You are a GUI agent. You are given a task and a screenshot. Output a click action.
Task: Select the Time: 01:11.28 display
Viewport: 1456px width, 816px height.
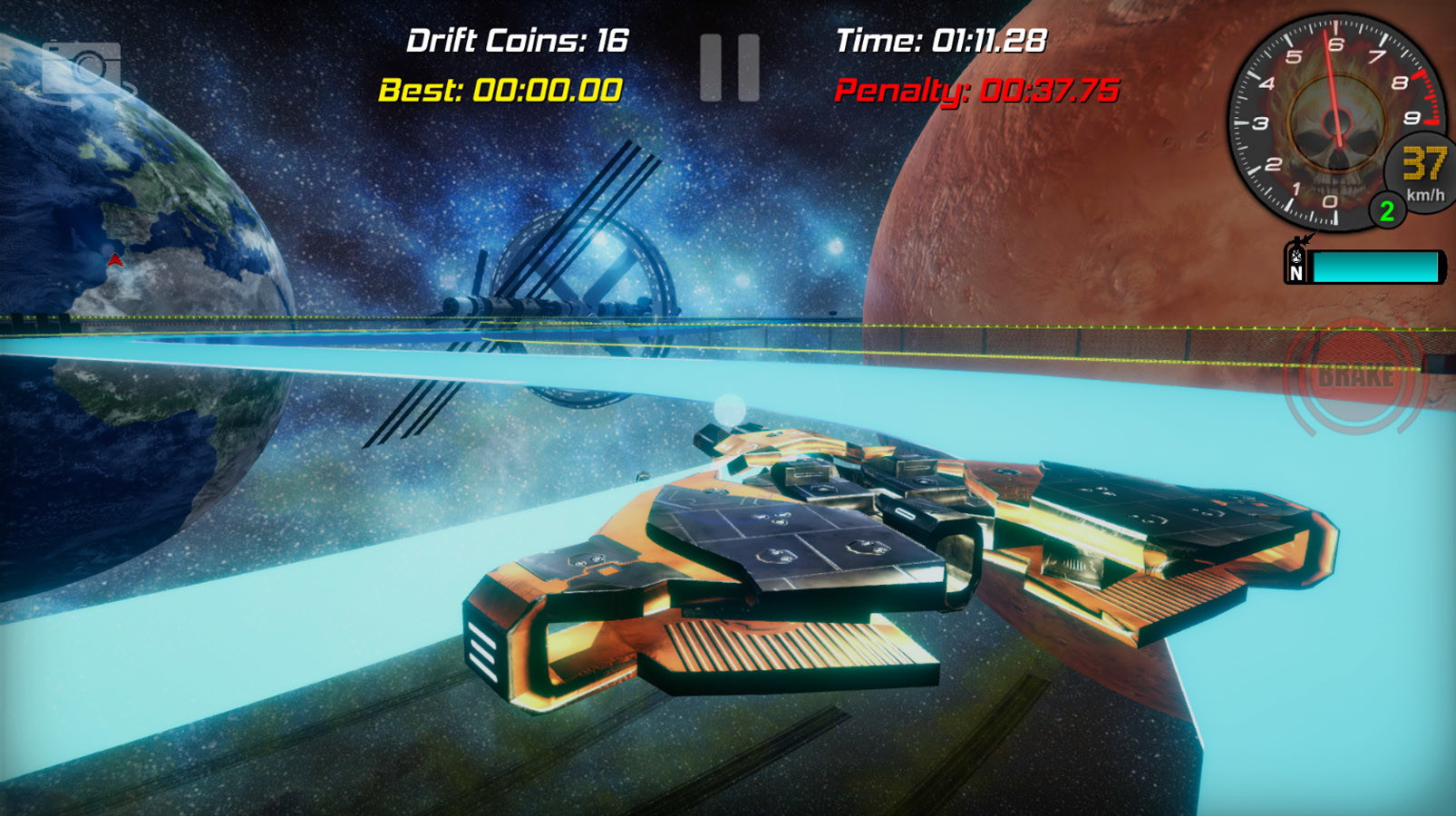(x=940, y=40)
